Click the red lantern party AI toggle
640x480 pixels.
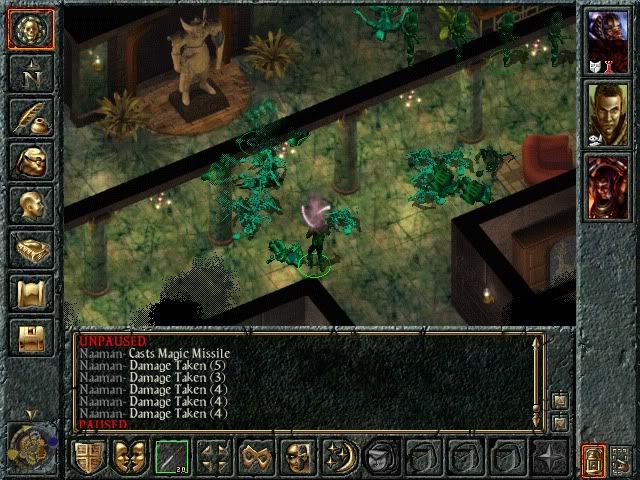coord(594,459)
